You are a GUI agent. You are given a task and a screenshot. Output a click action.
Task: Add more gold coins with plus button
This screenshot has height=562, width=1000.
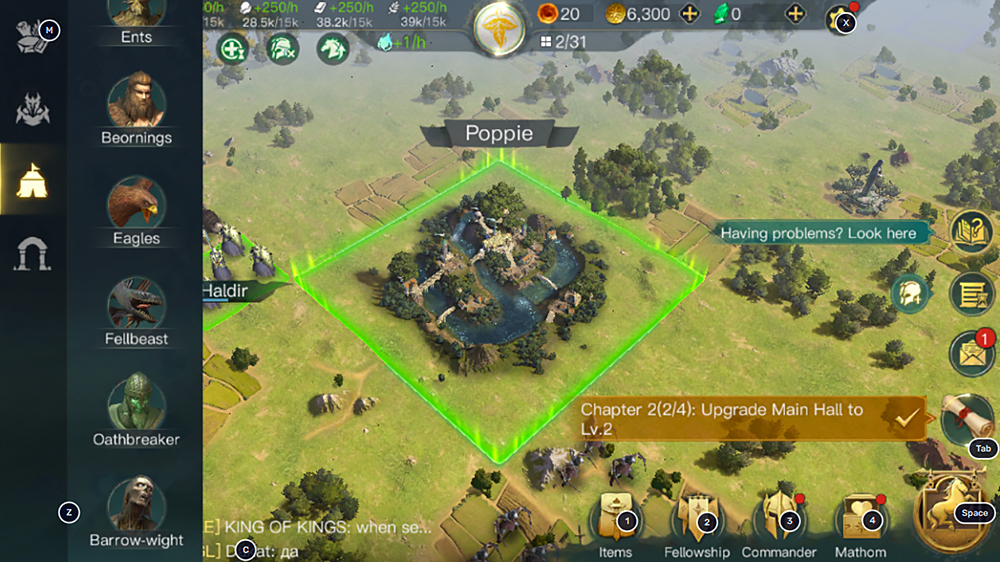tap(689, 14)
